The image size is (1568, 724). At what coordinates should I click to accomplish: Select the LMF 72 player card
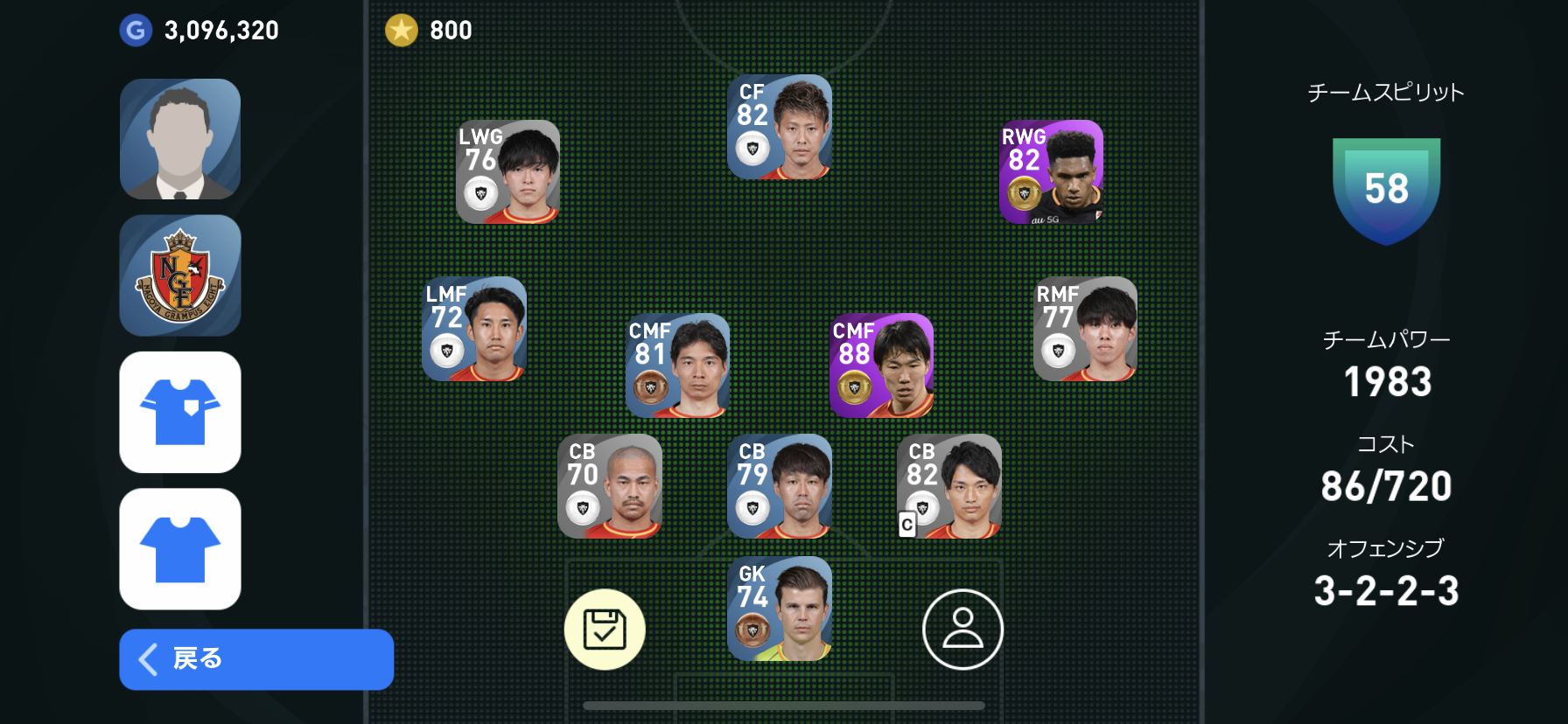(474, 330)
